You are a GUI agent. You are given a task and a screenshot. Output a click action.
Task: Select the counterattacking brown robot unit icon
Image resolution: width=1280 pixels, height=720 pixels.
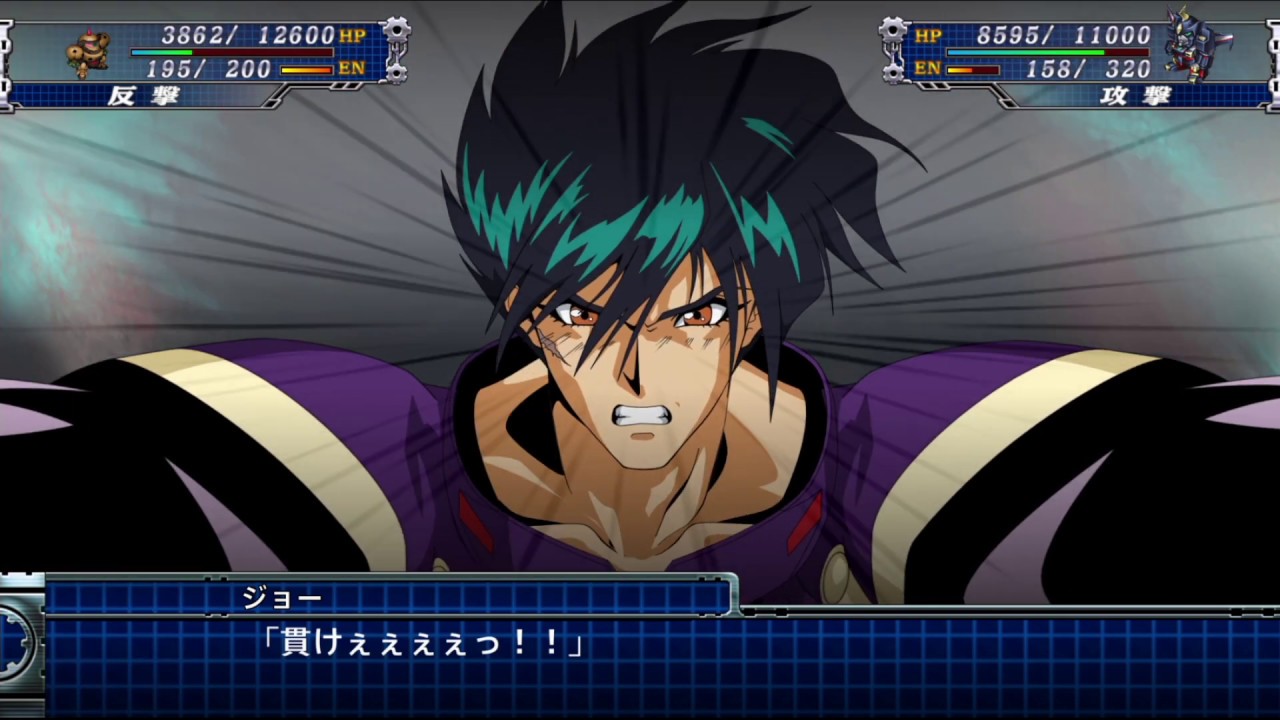89,52
